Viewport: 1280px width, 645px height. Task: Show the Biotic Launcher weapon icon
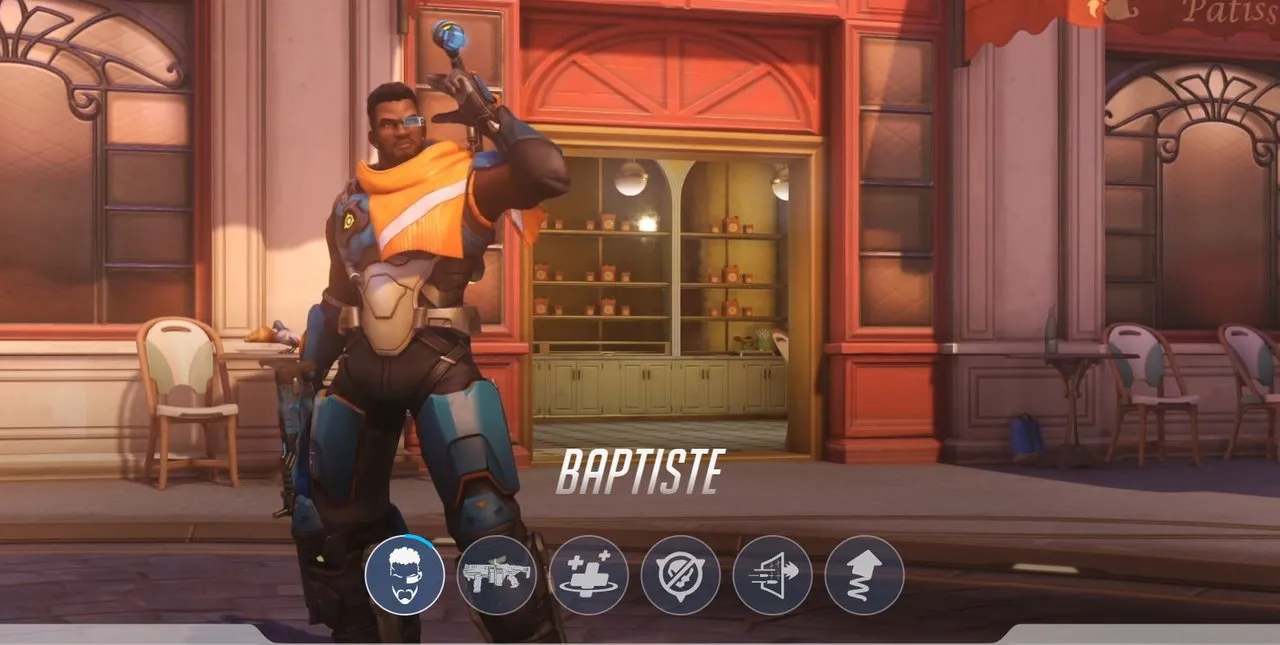click(496, 575)
